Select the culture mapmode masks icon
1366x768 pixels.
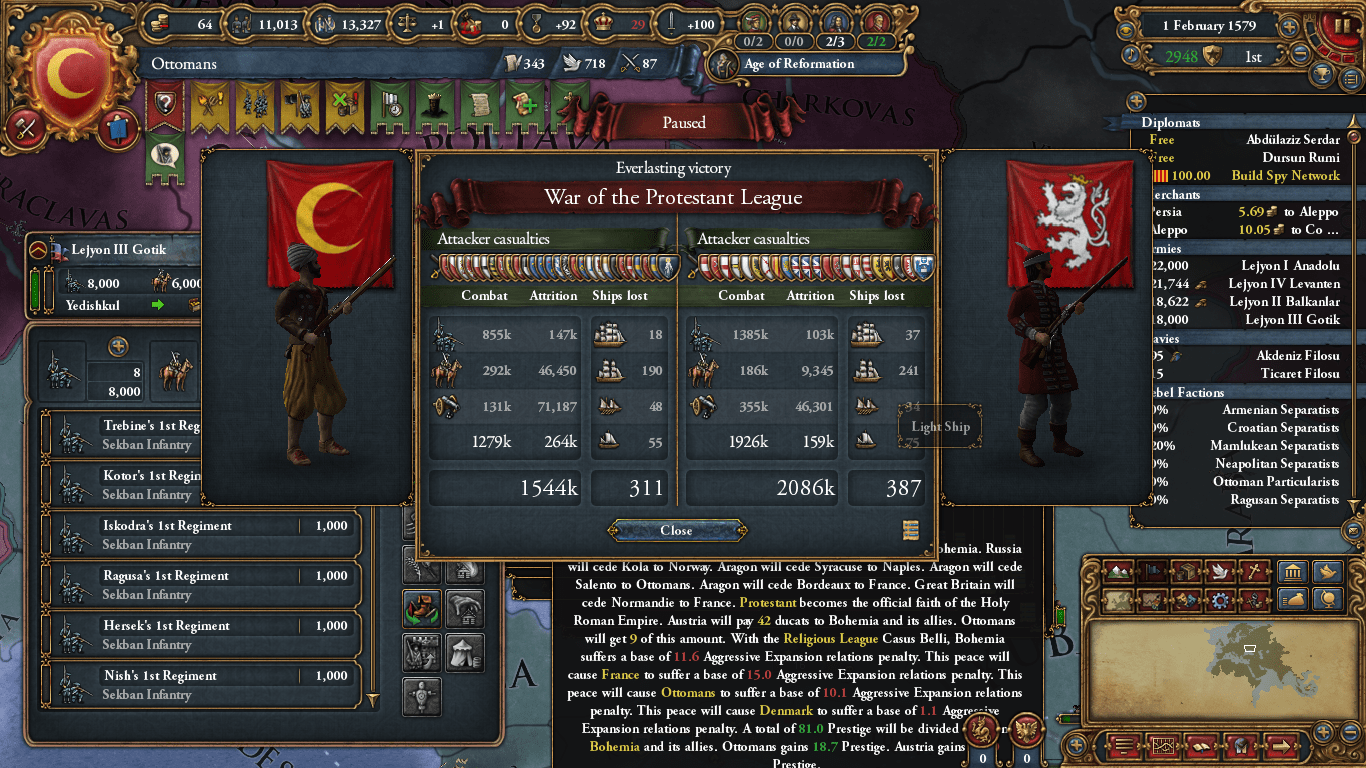point(1185,599)
